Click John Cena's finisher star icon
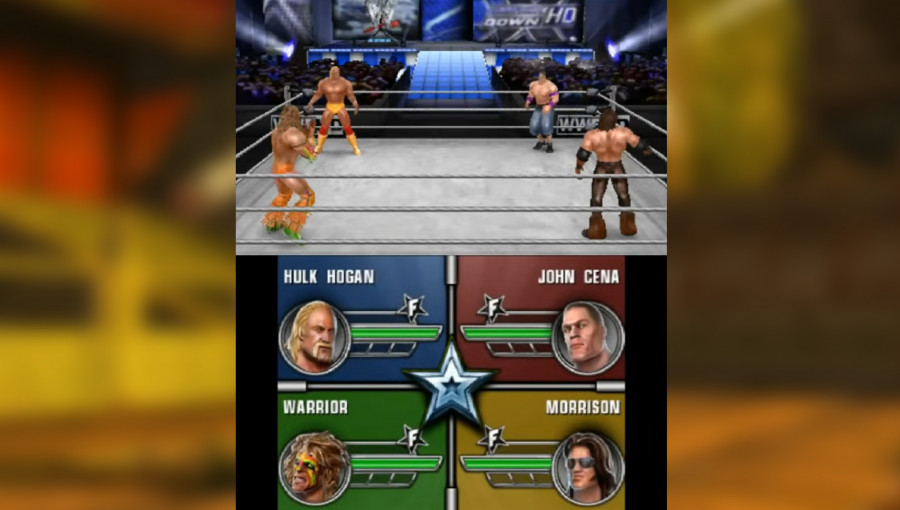Screen dimensions: 900x510 (490, 308)
